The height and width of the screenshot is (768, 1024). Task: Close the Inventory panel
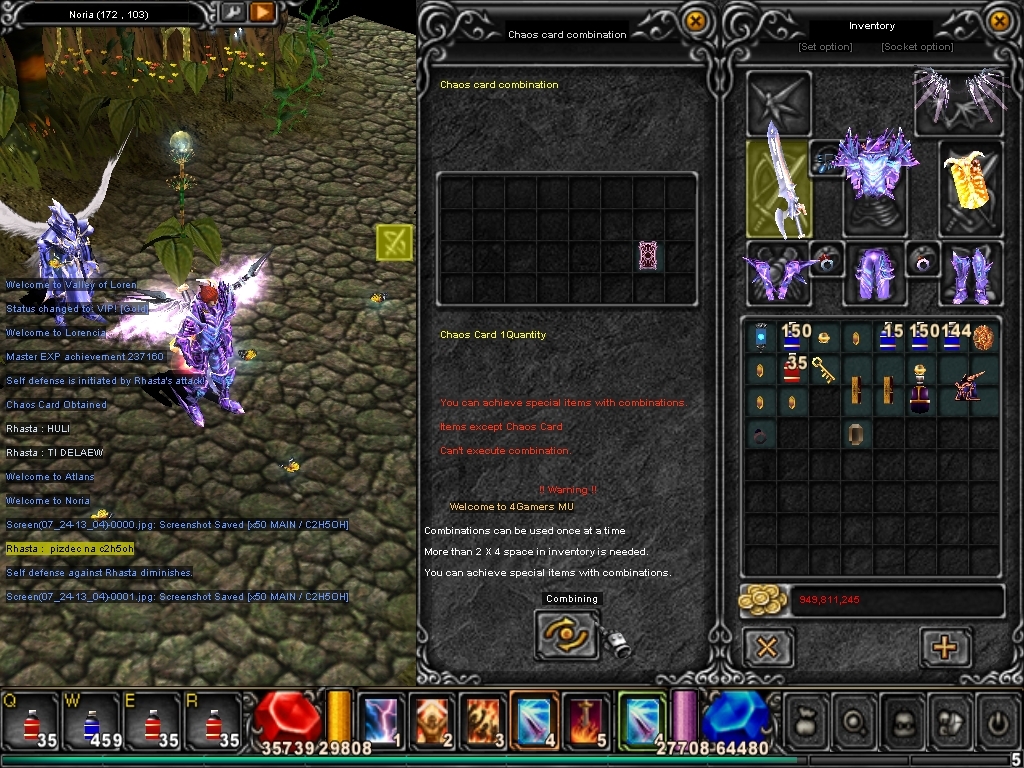[x=1000, y=21]
